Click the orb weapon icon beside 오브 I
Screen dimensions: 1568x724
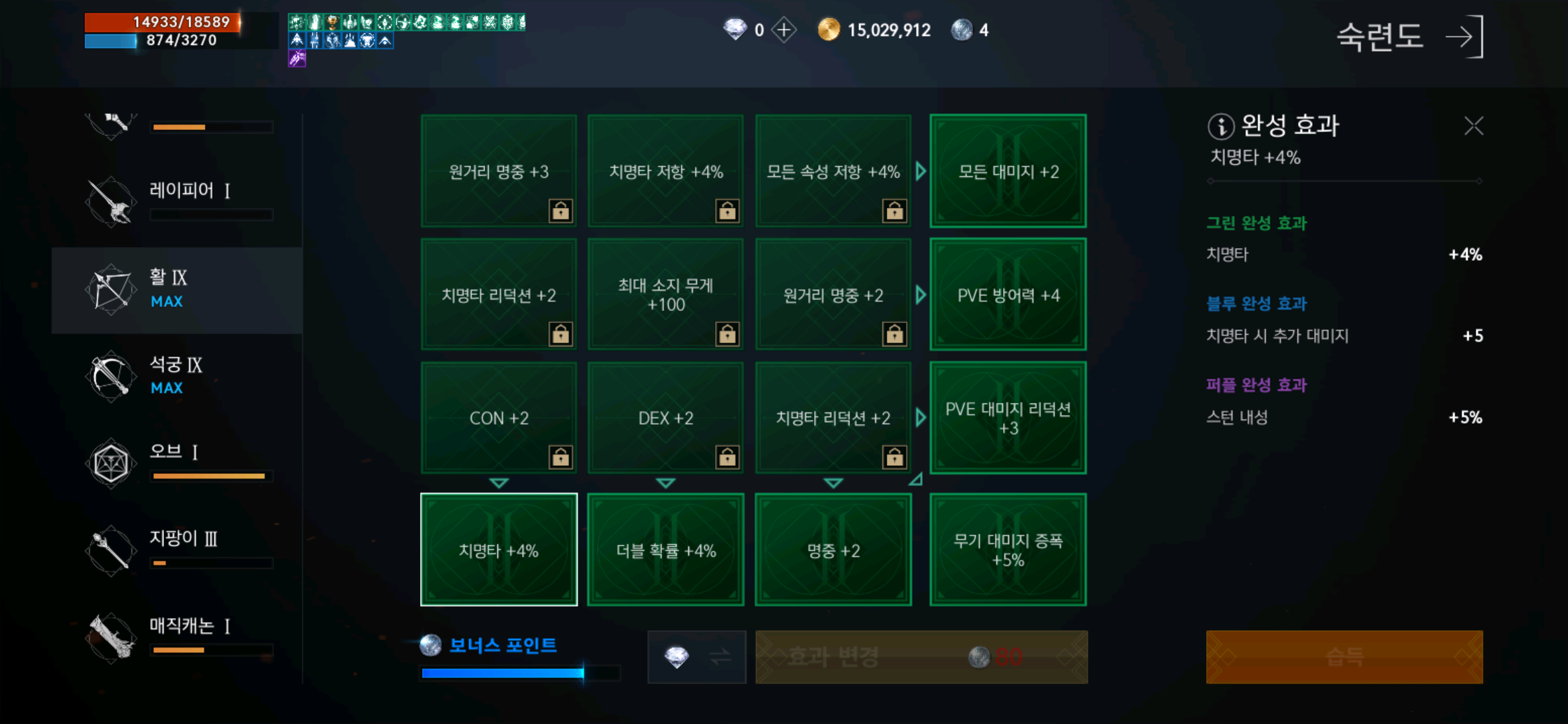pyautogui.click(x=112, y=463)
